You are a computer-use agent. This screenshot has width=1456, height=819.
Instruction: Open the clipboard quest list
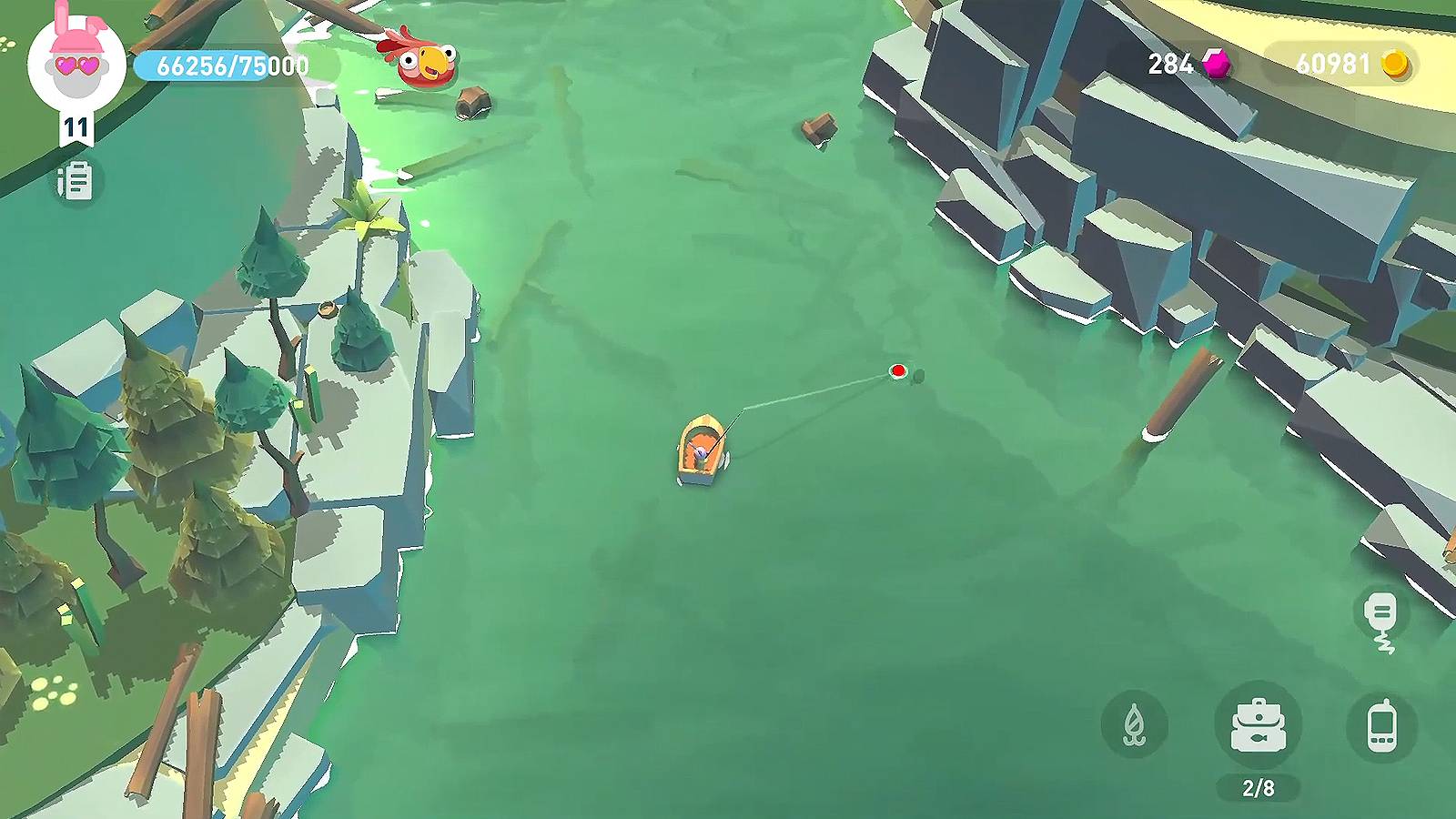(x=76, y=181)
